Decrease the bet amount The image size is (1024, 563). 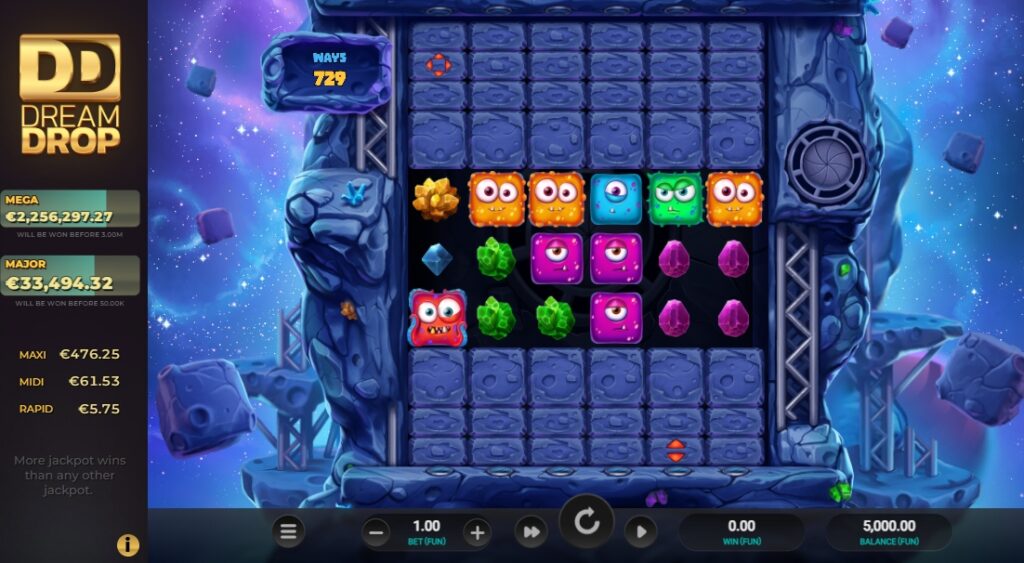click(377, 533)
